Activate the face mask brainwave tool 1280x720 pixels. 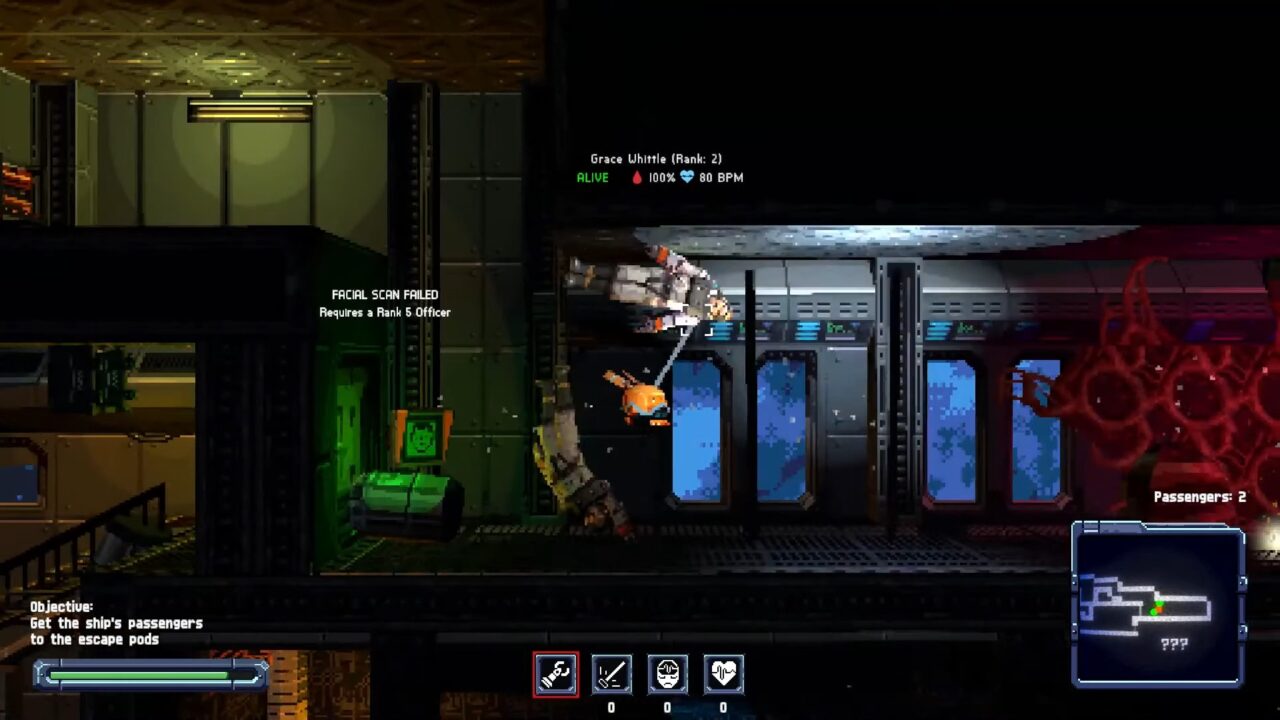(667, 674)
